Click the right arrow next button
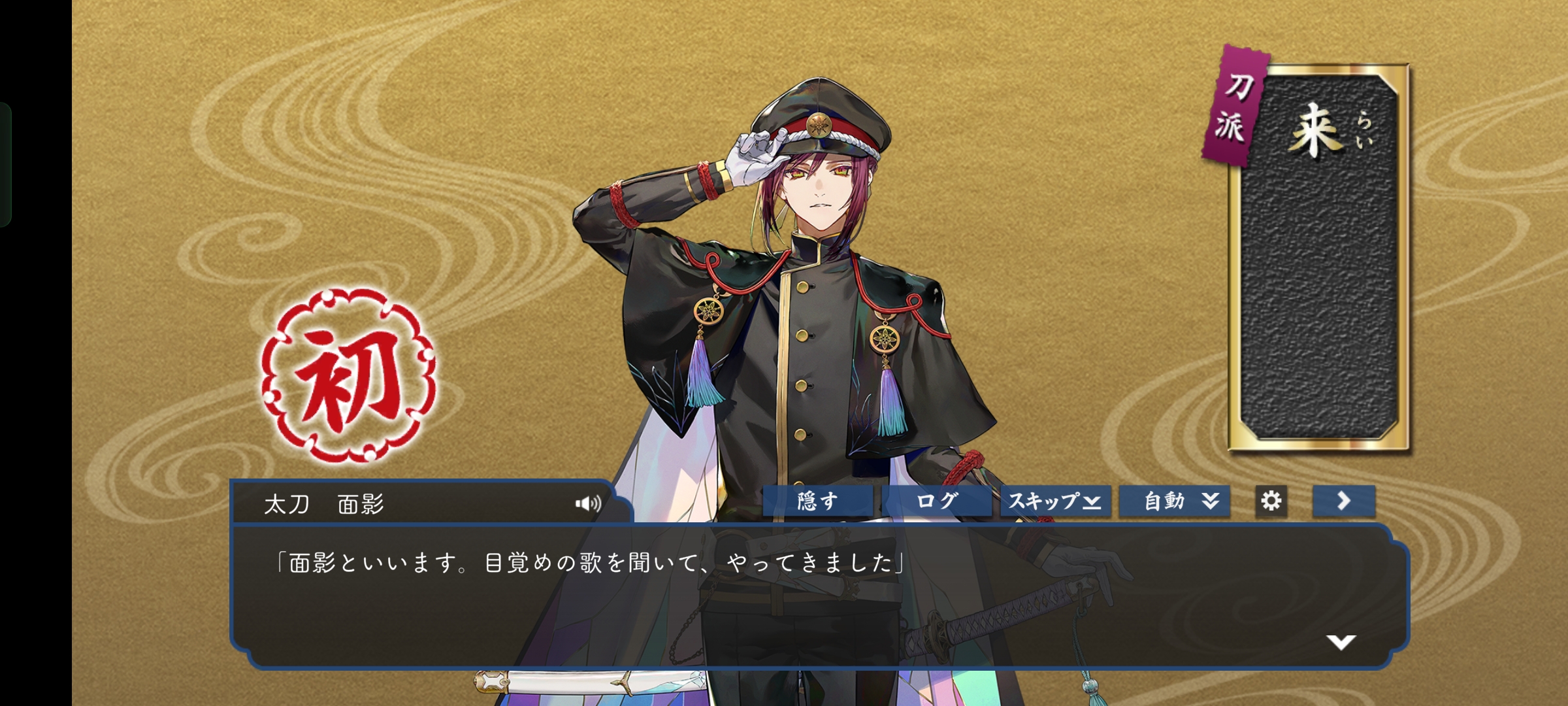Screen dimensions: 1568x706 tap(1343, 501)
